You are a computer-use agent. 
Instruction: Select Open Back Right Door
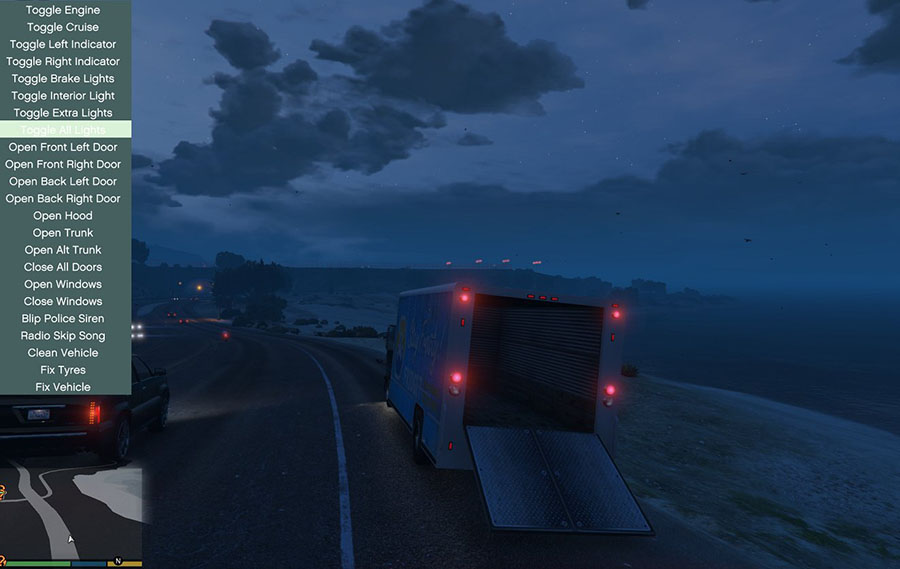(x=63, y=198)
